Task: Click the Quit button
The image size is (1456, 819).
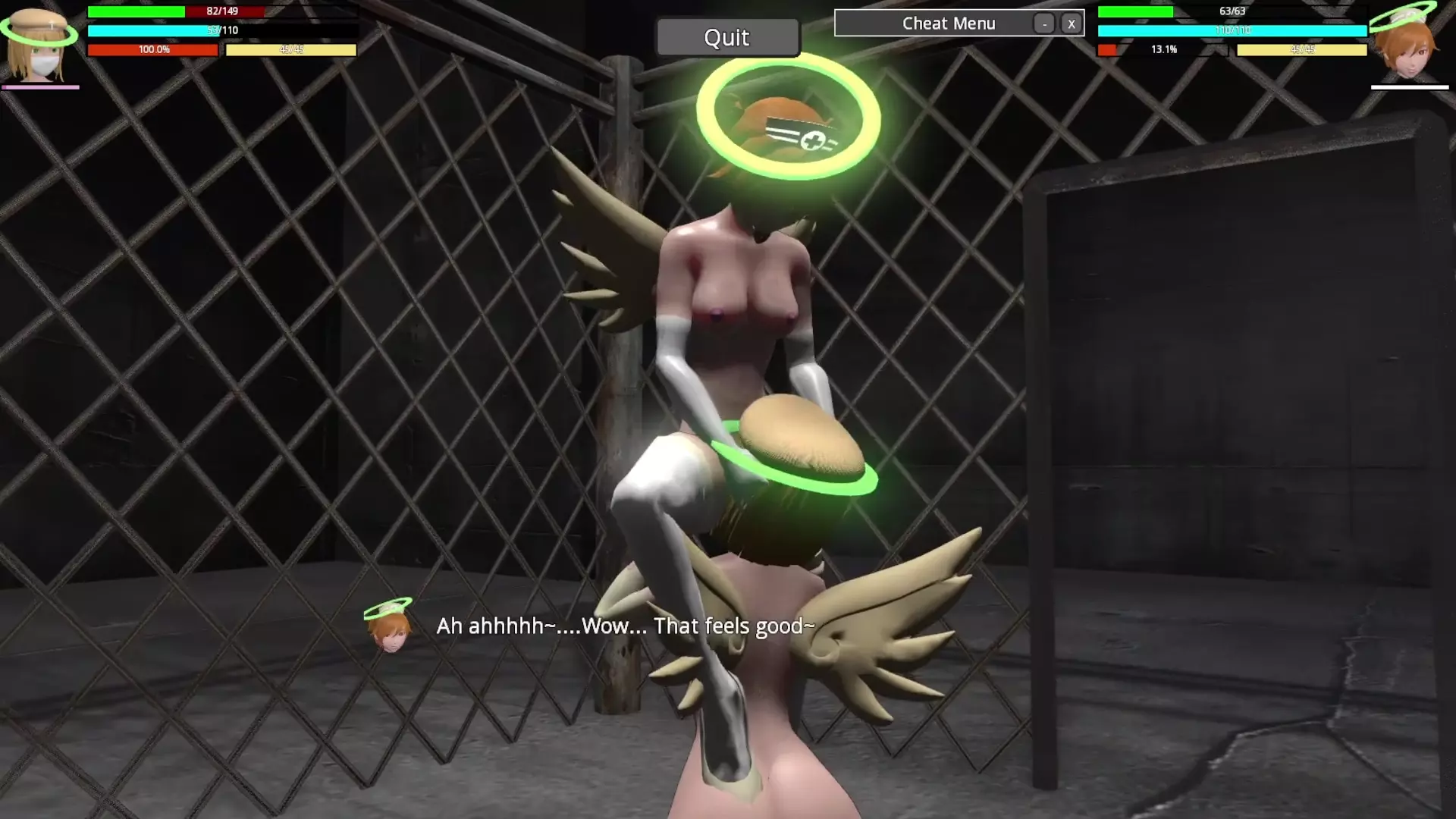Action: pos(727,37)
